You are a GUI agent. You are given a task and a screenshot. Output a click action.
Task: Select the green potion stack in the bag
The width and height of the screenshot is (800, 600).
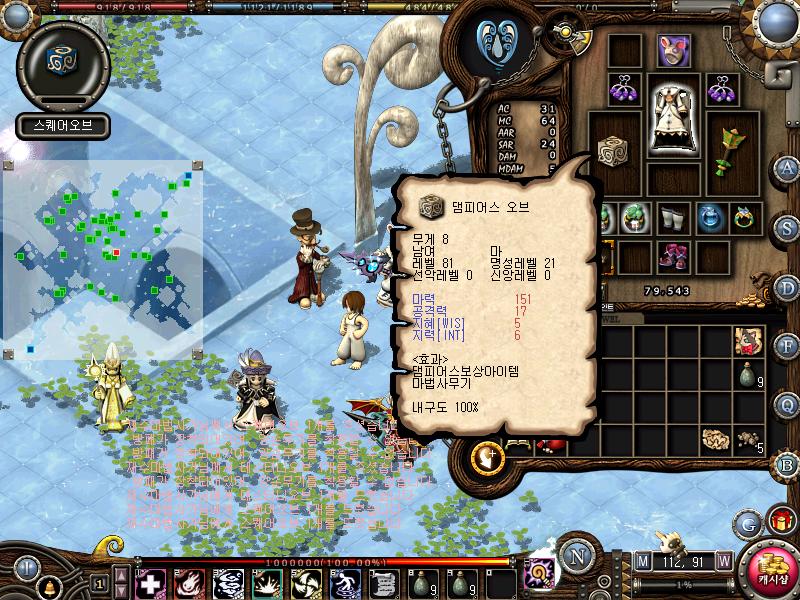[748, 377]
